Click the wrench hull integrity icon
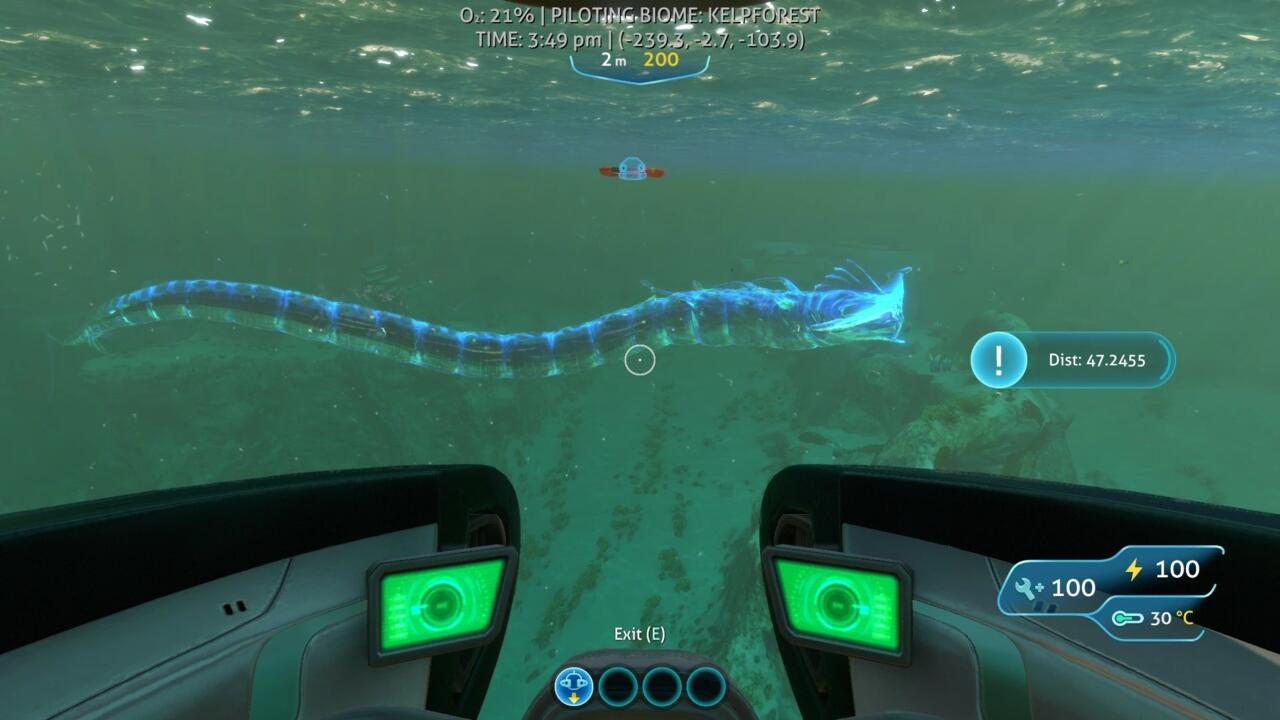The height and width of the screenshot is (720, 1280). 1026,588
